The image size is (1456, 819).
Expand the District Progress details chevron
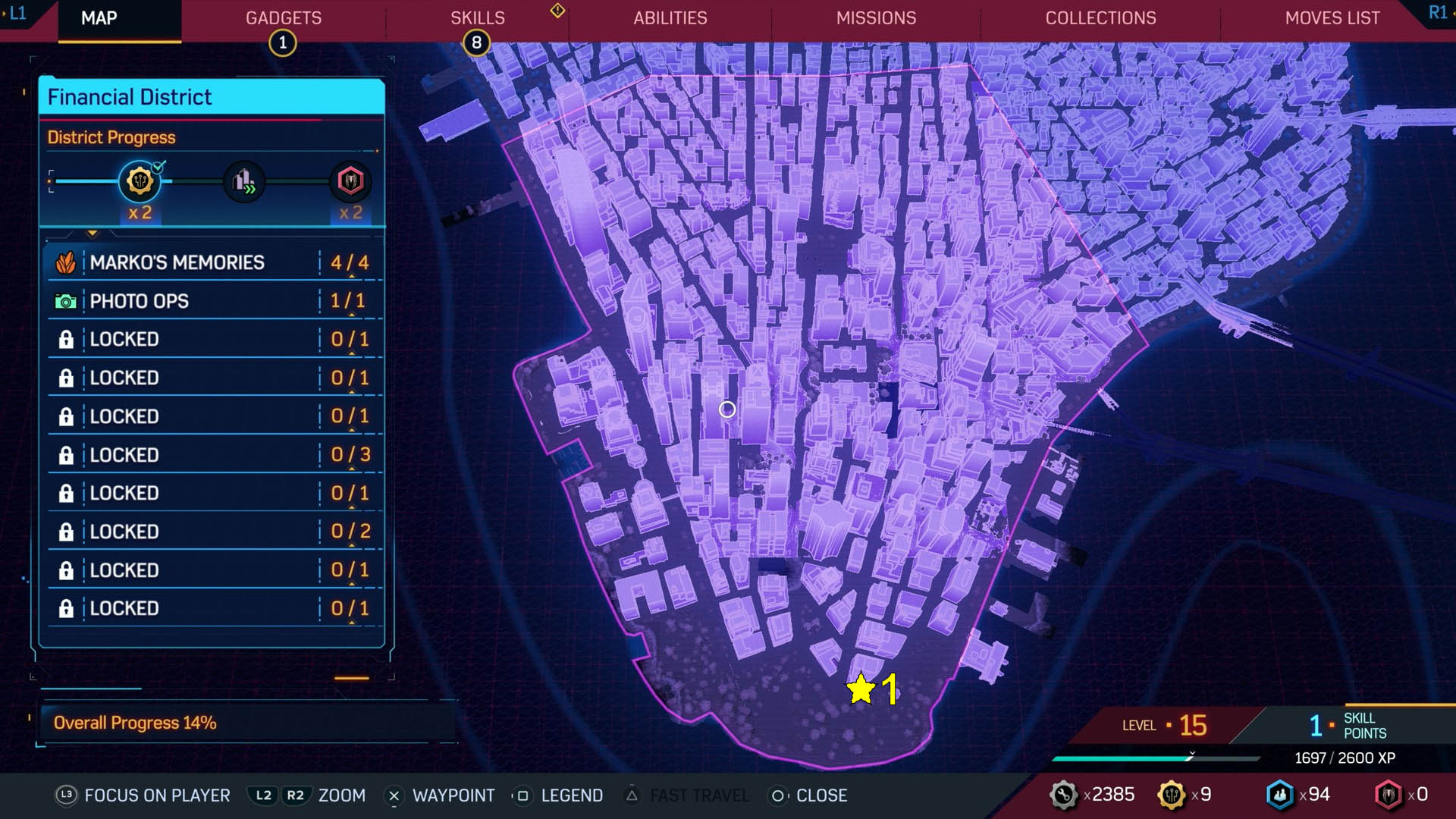(x=93, y=232)
